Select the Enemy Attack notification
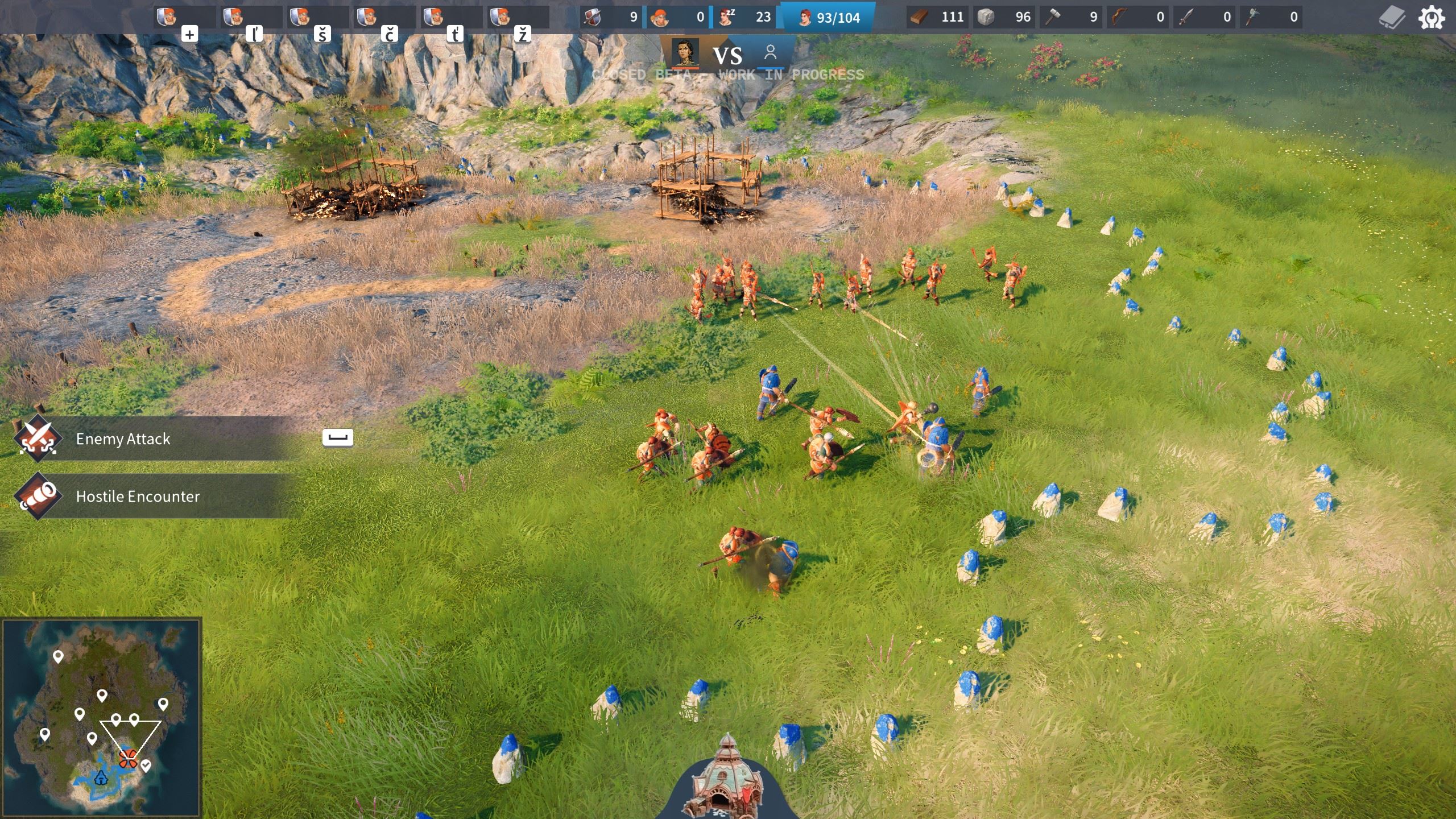The width and height of the screenshot is (1456, 819). 123,439
